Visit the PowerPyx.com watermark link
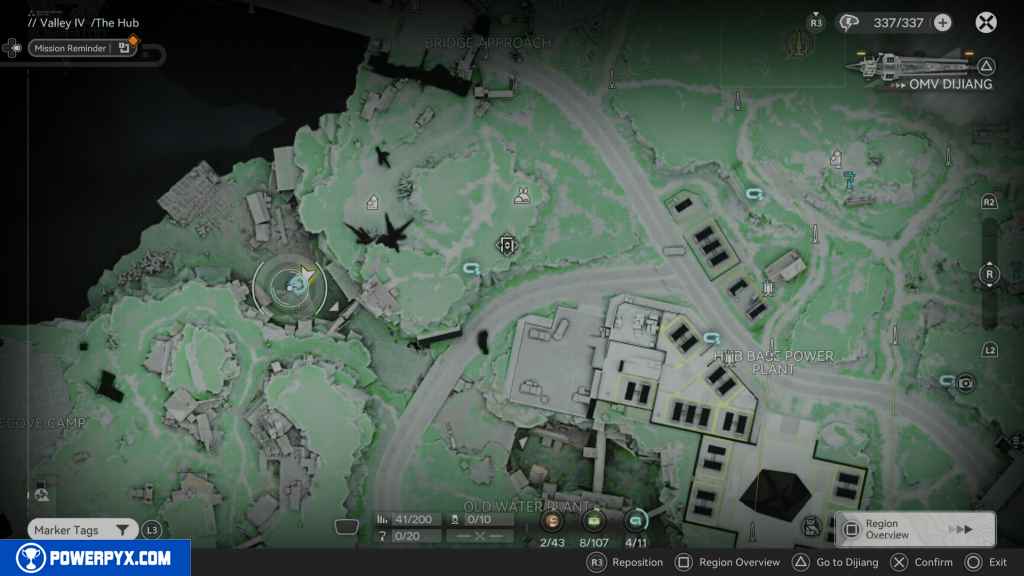 95,558
